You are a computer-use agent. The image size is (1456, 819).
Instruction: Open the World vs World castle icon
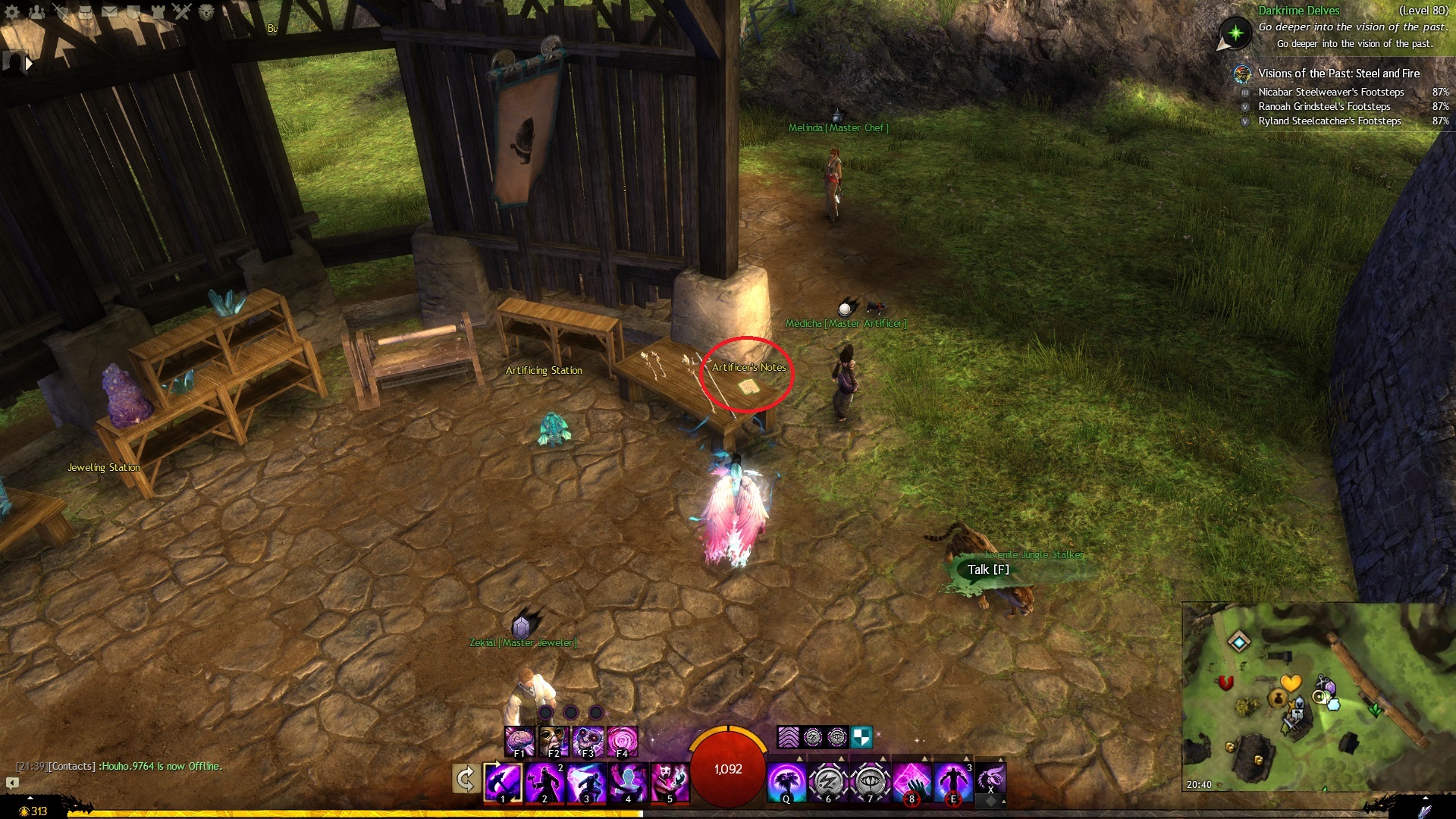tap(158, 11)
